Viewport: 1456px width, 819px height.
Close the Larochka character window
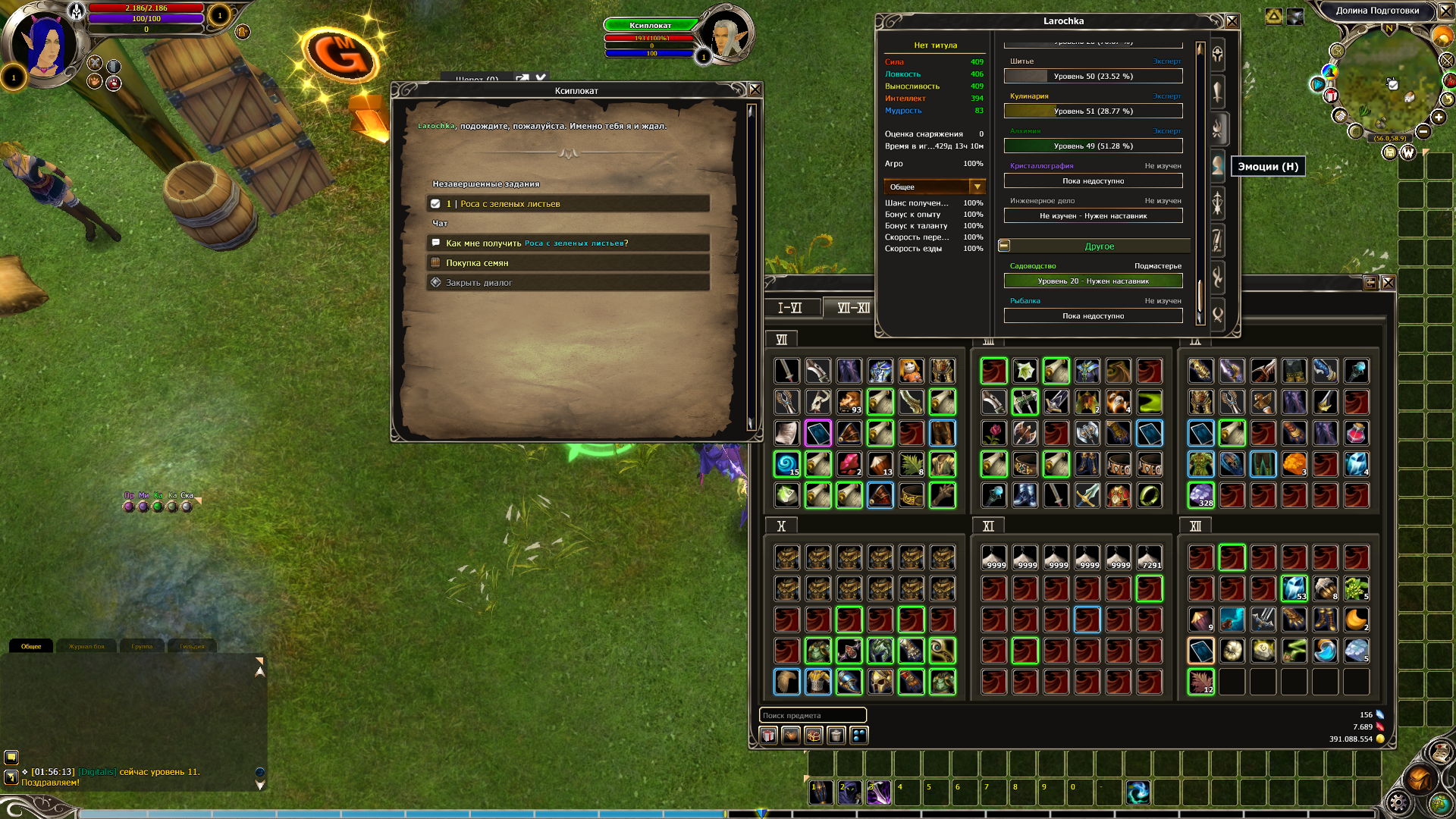tap(1232, 21)
